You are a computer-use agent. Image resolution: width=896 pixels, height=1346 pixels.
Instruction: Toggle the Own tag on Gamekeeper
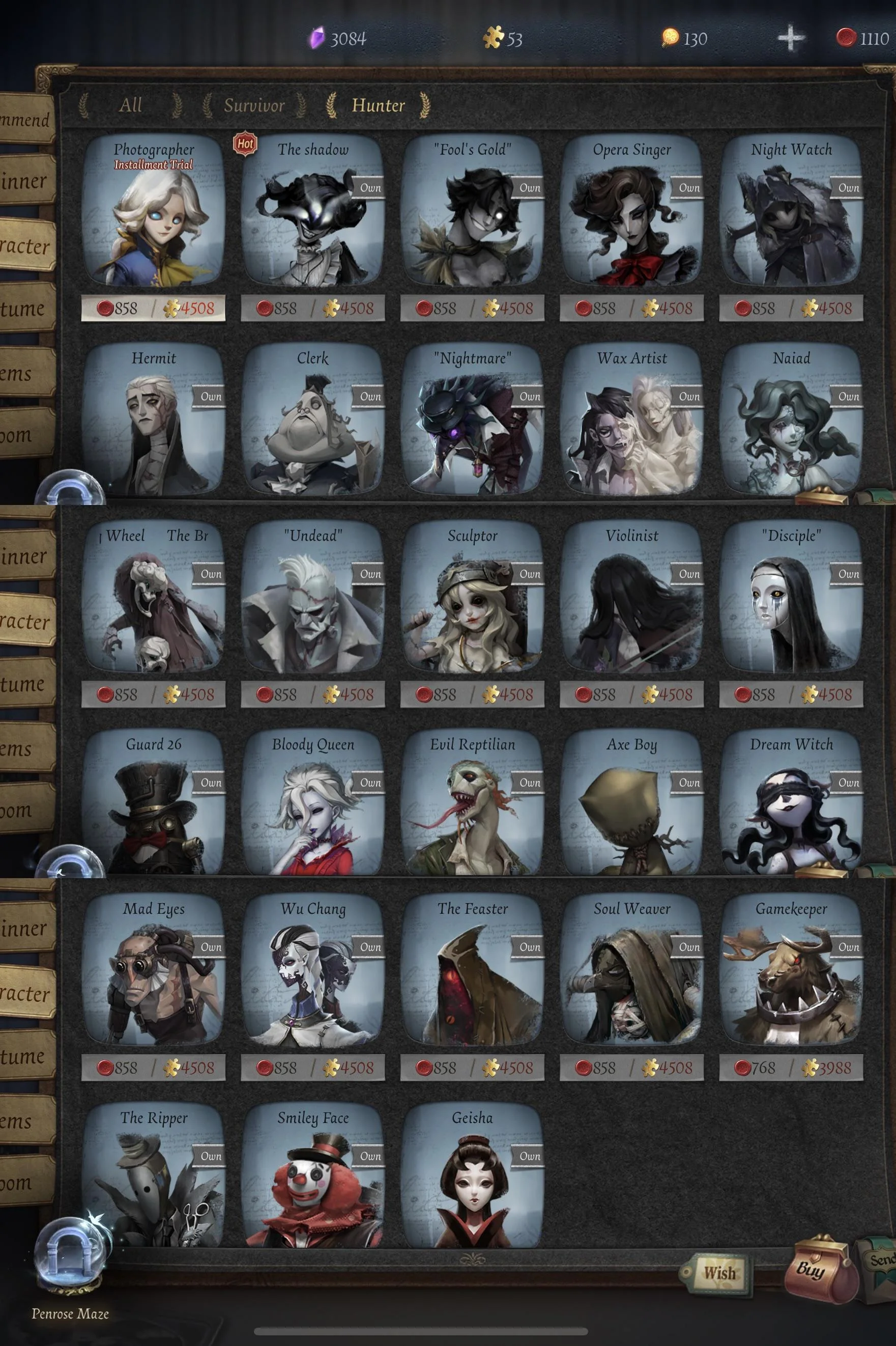pyautogui.click(x=848, y=947)
